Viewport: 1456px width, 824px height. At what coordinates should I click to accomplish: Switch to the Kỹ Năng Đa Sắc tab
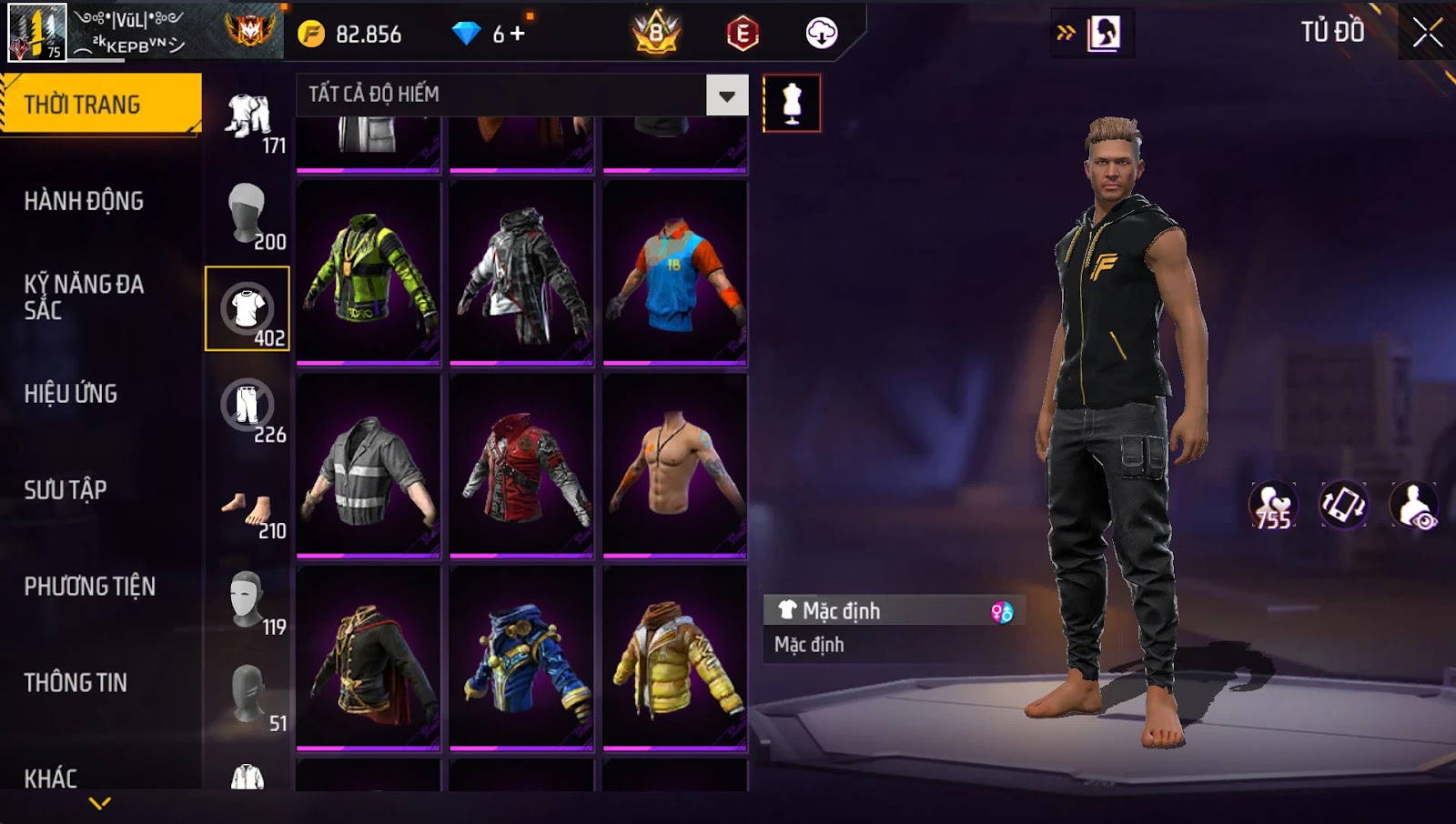(84, 296)
